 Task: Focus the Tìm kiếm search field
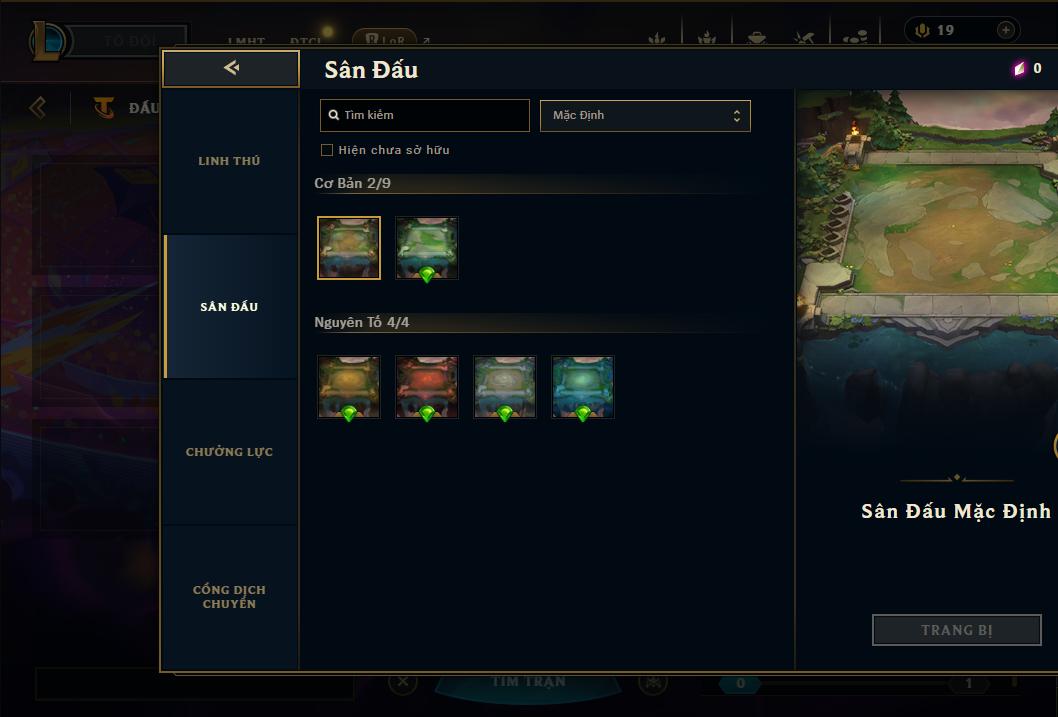[x=425, y=116]
